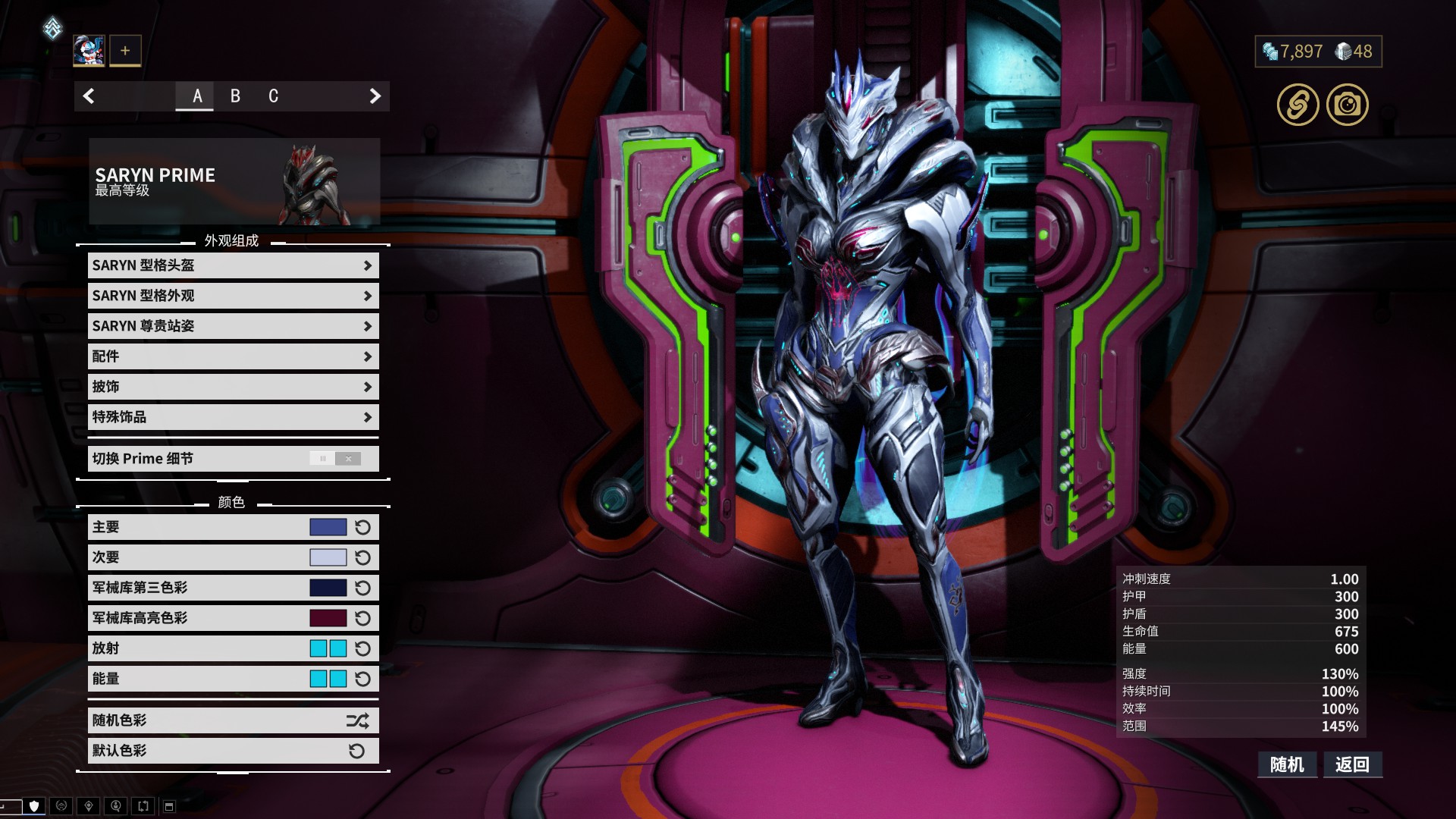This screenshot has width=1456, height=819.
Task: Open the SARYN 型格外观 skin menu
Action: pos(233,296)
